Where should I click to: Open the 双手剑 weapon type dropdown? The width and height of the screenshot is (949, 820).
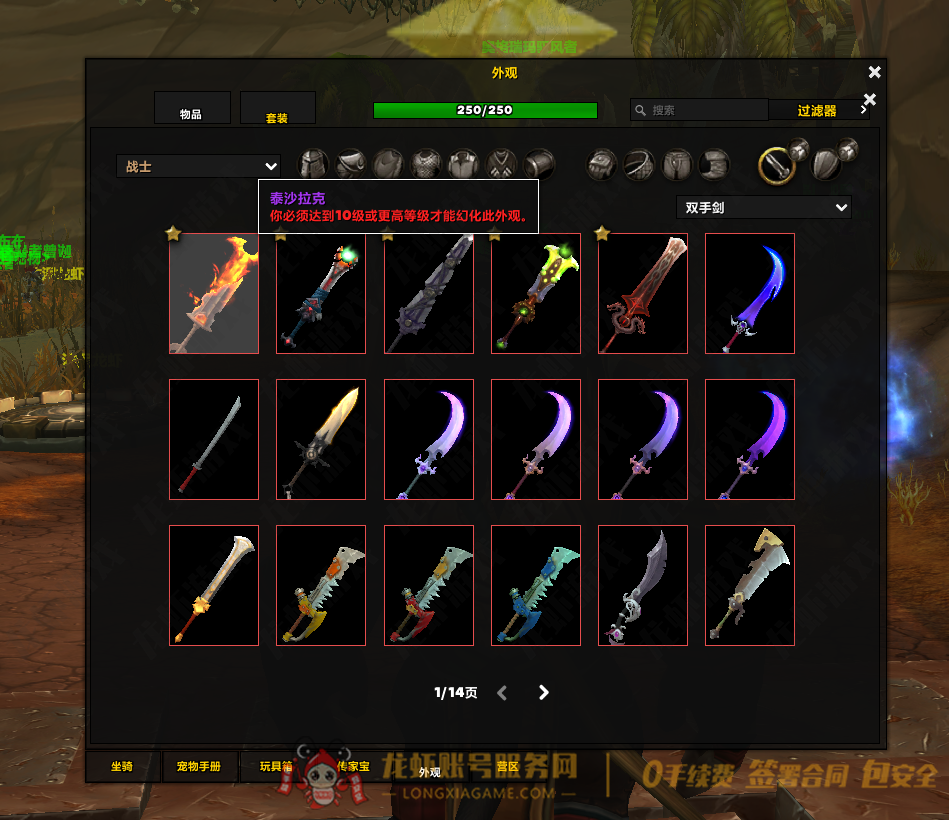(x=763, y=208)
